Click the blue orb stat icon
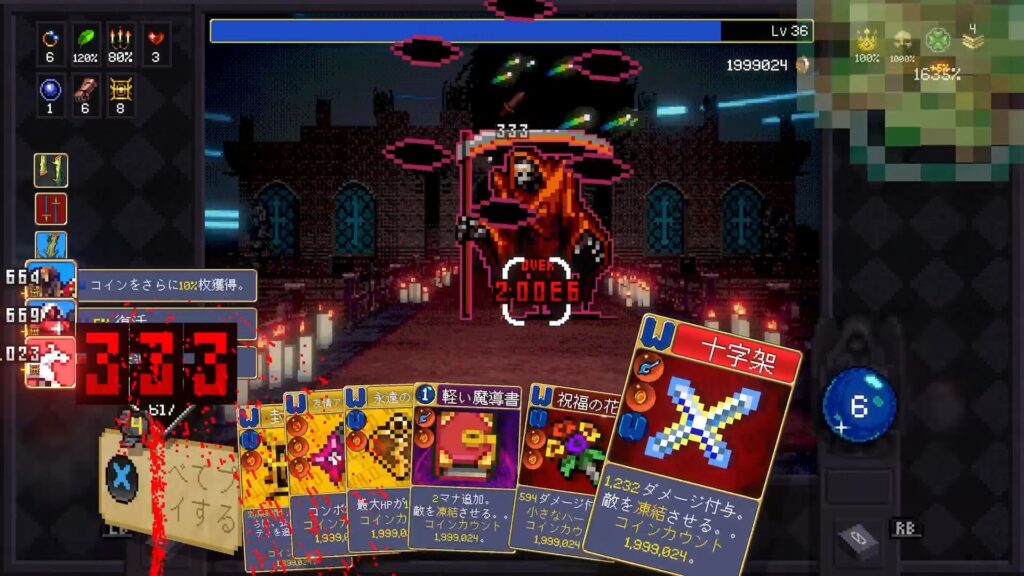 [51, 90]
